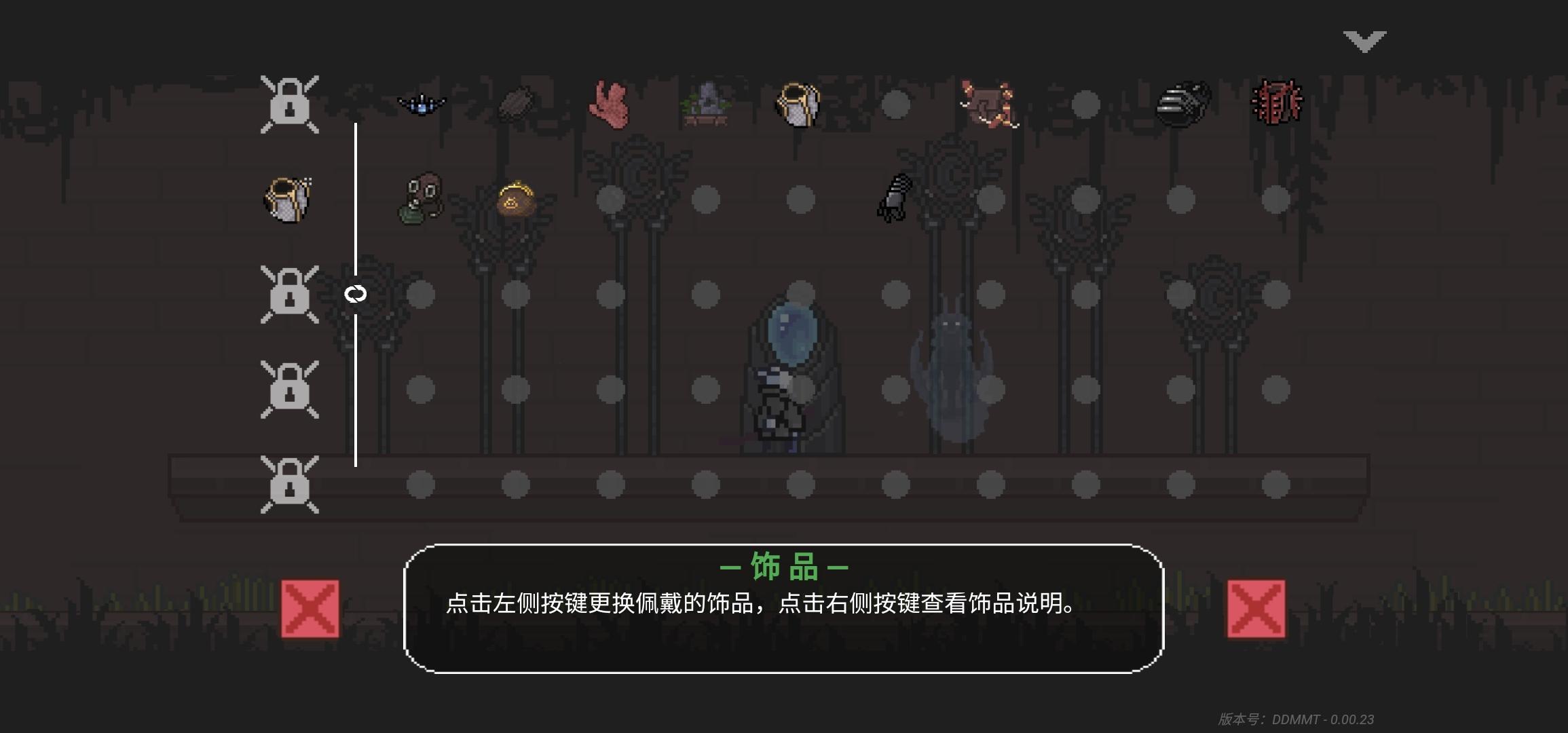The width and height of the screenshot is (1568, 733).
Task: Select the pink glove trinket
Action: [610, 103]
